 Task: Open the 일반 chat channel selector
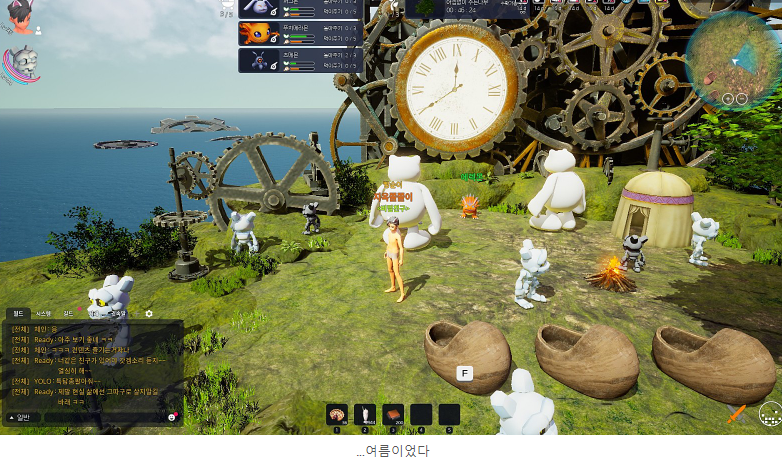(21, 417)
